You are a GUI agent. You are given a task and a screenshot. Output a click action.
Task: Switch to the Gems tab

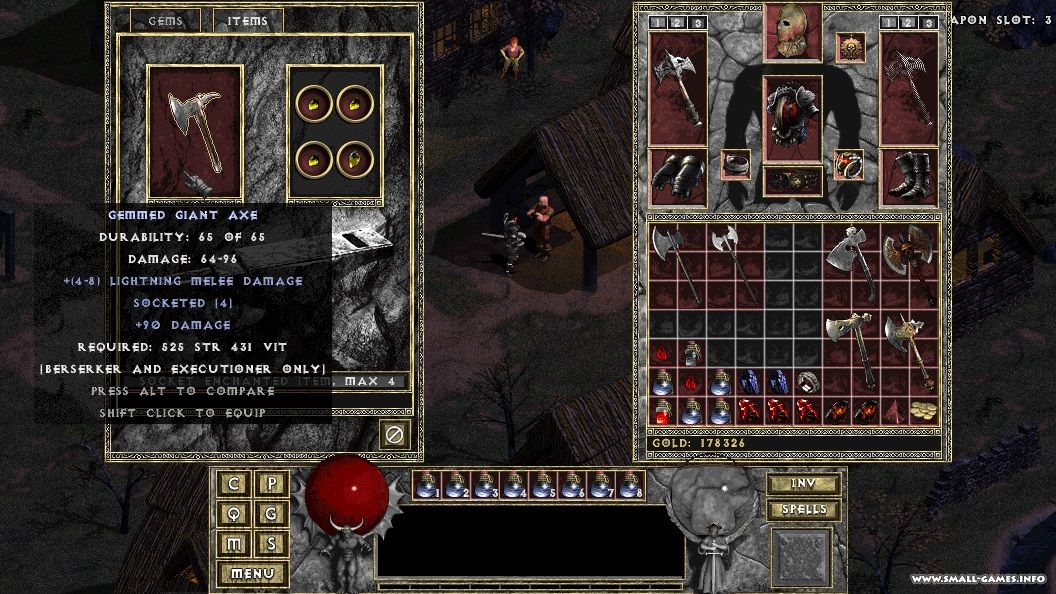164,21
